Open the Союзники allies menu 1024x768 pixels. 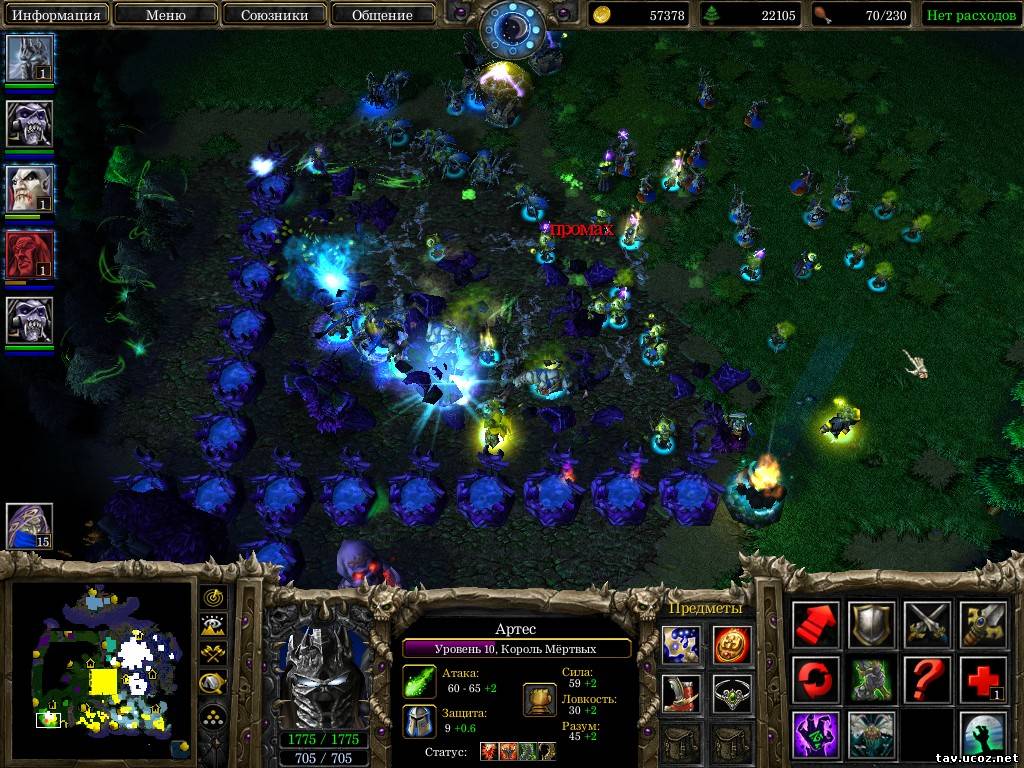pyautogui.click(x=273, y=14)
